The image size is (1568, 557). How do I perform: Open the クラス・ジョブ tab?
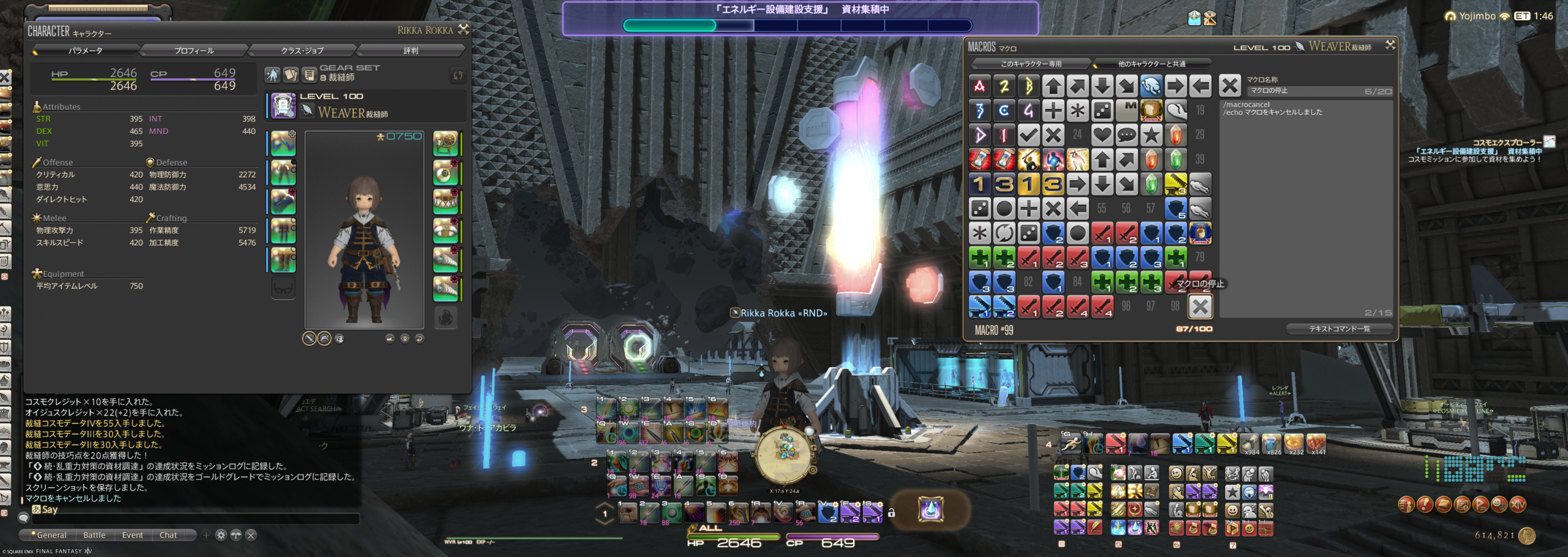(302, 51)
